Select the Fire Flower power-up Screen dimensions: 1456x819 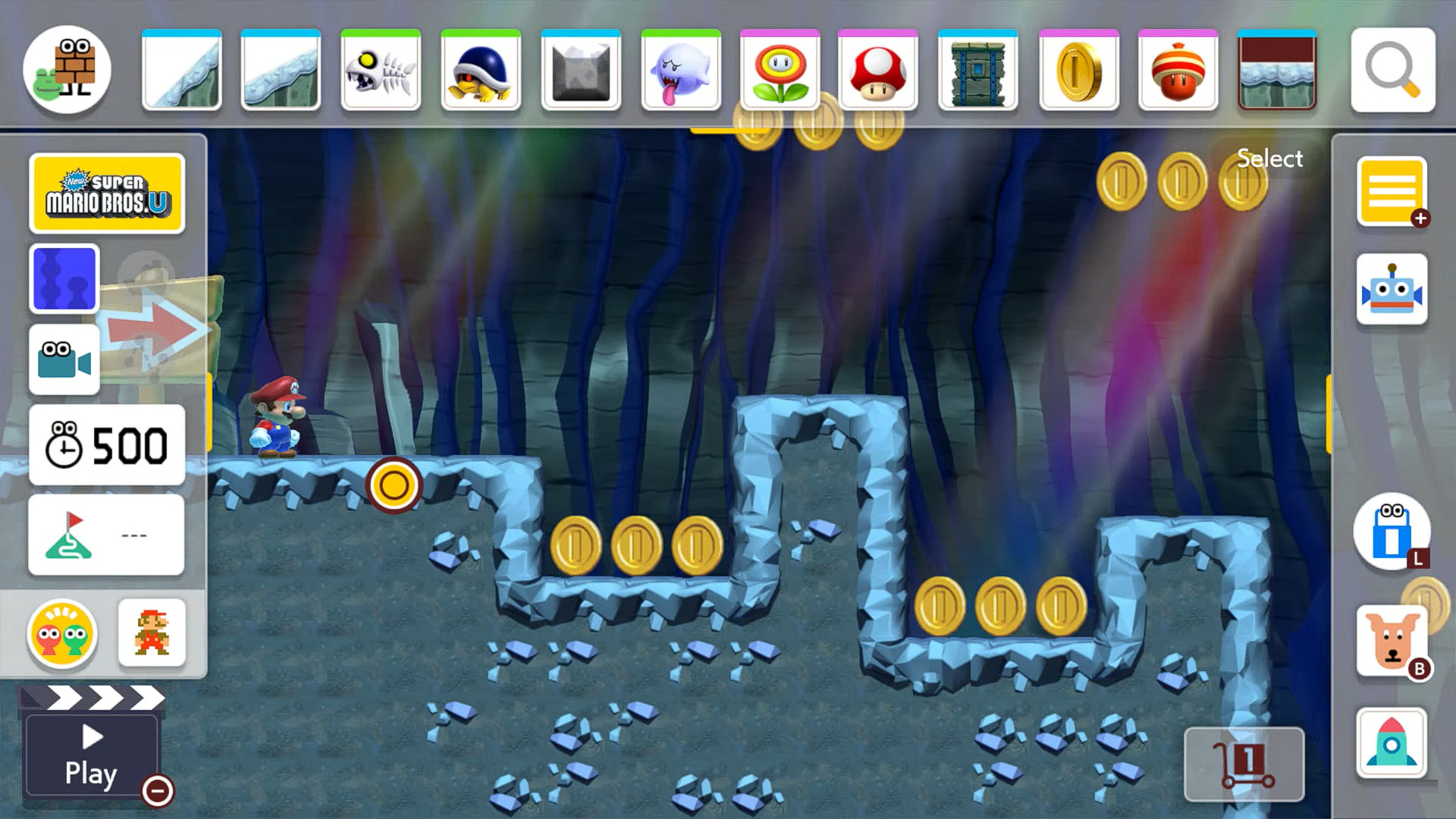pos(780,70)
